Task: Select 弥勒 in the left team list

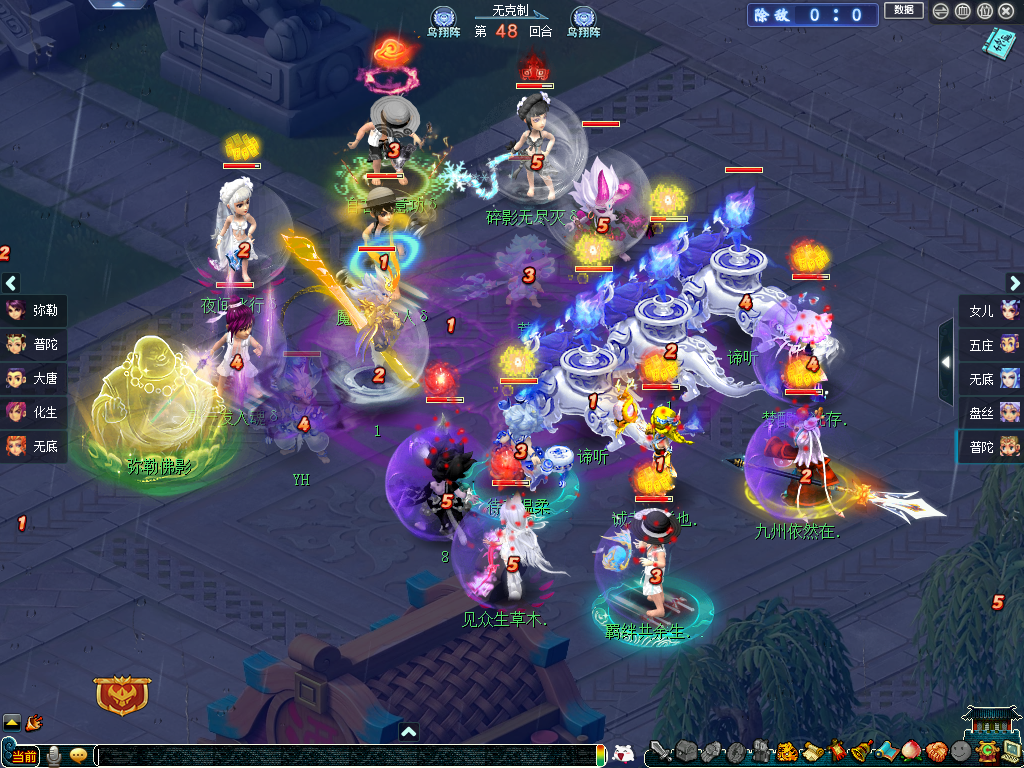Action: click(x=34, y=310)
